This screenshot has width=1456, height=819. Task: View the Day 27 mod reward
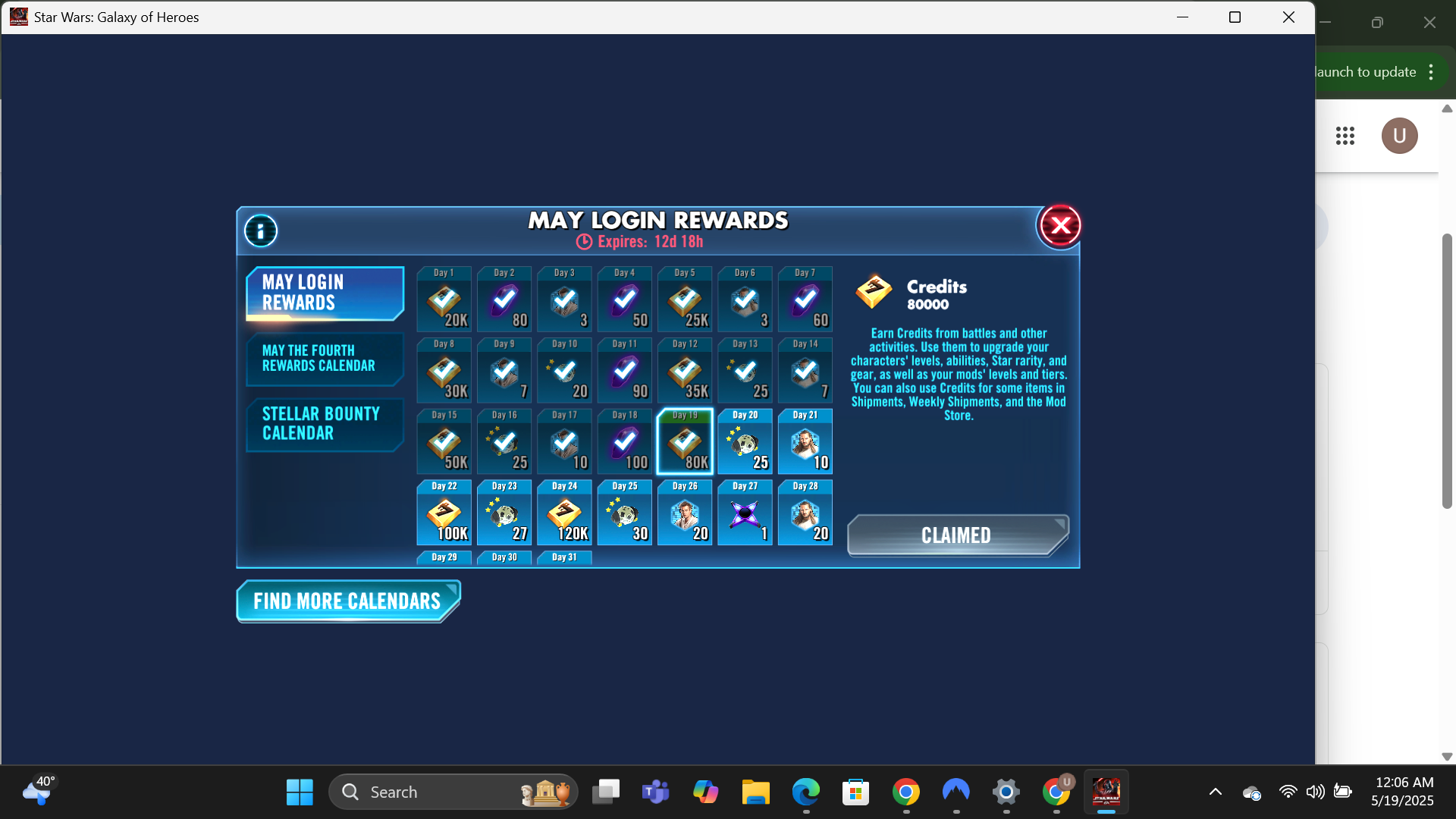[745, 513]
